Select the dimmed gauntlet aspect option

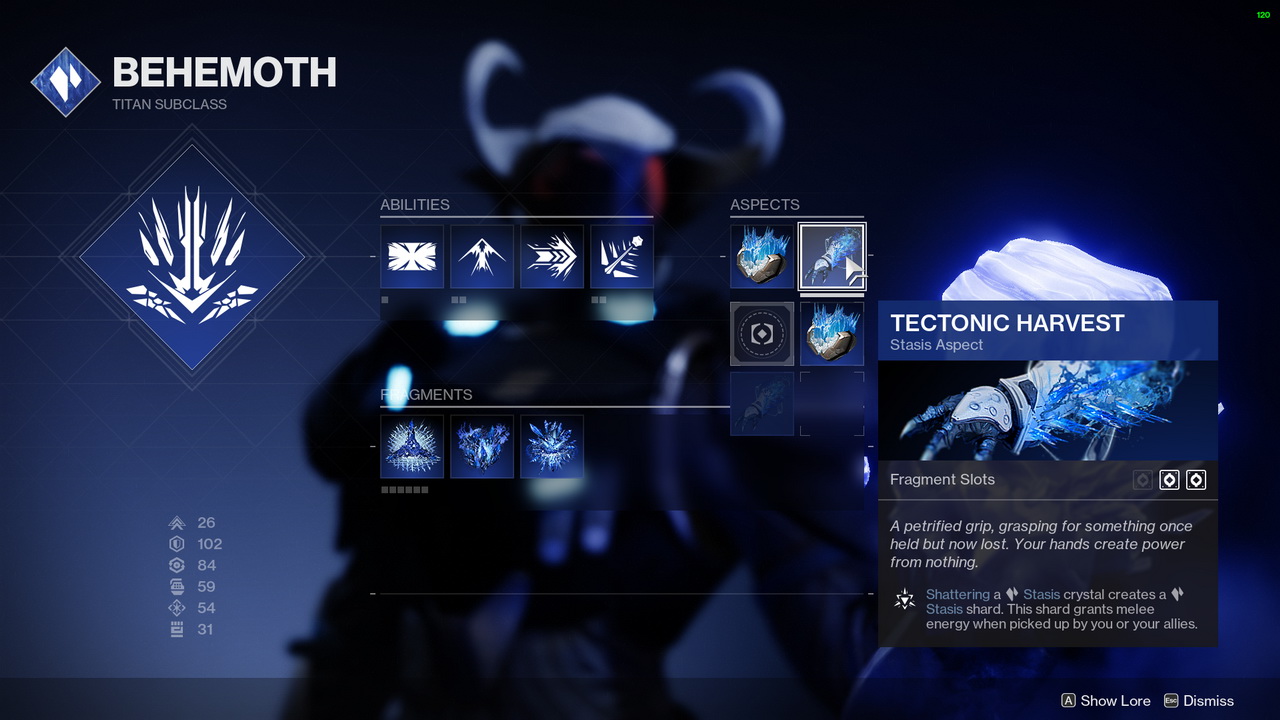click(x=762, y=404)
